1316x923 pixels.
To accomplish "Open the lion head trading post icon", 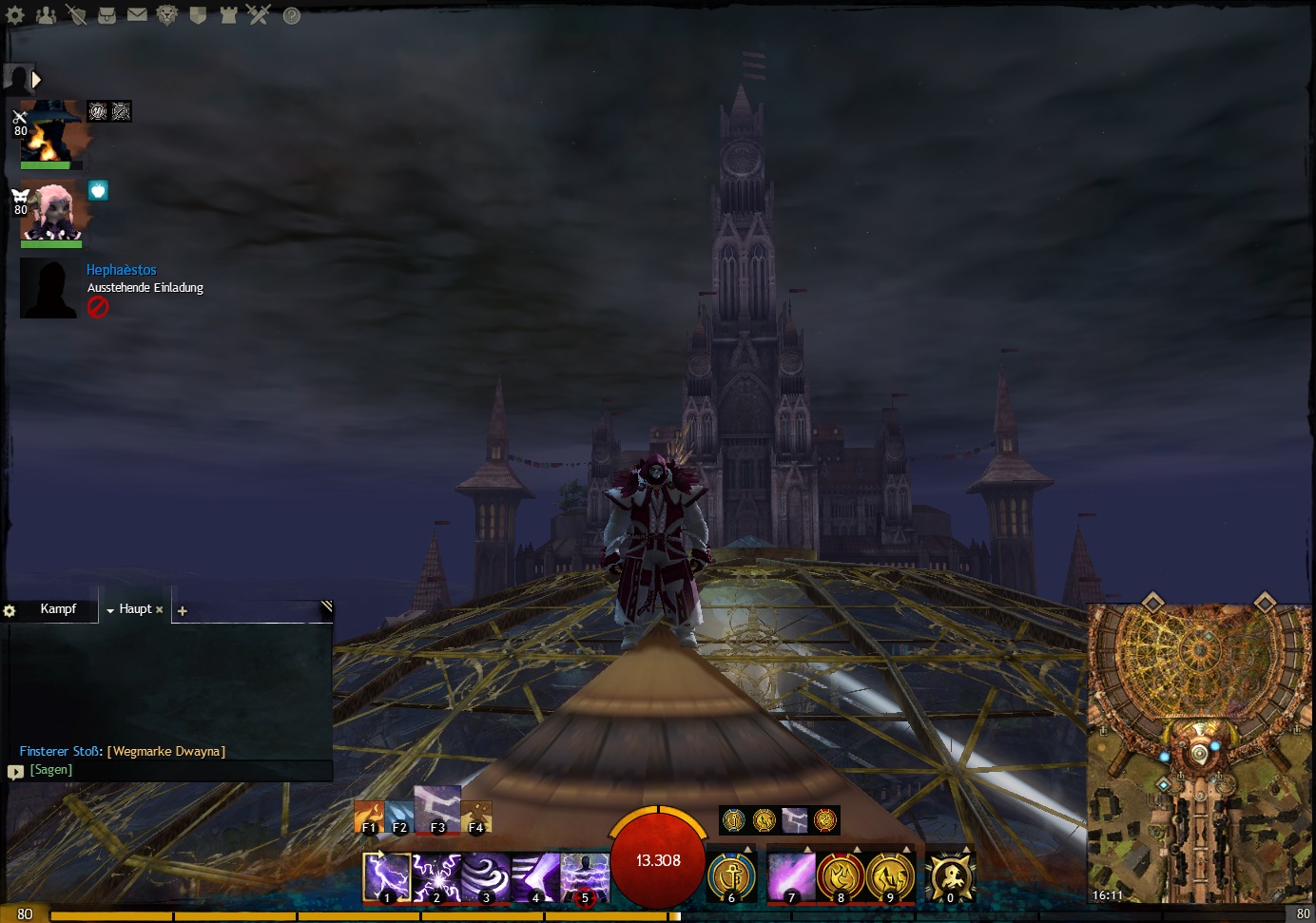I will (167, 15).
